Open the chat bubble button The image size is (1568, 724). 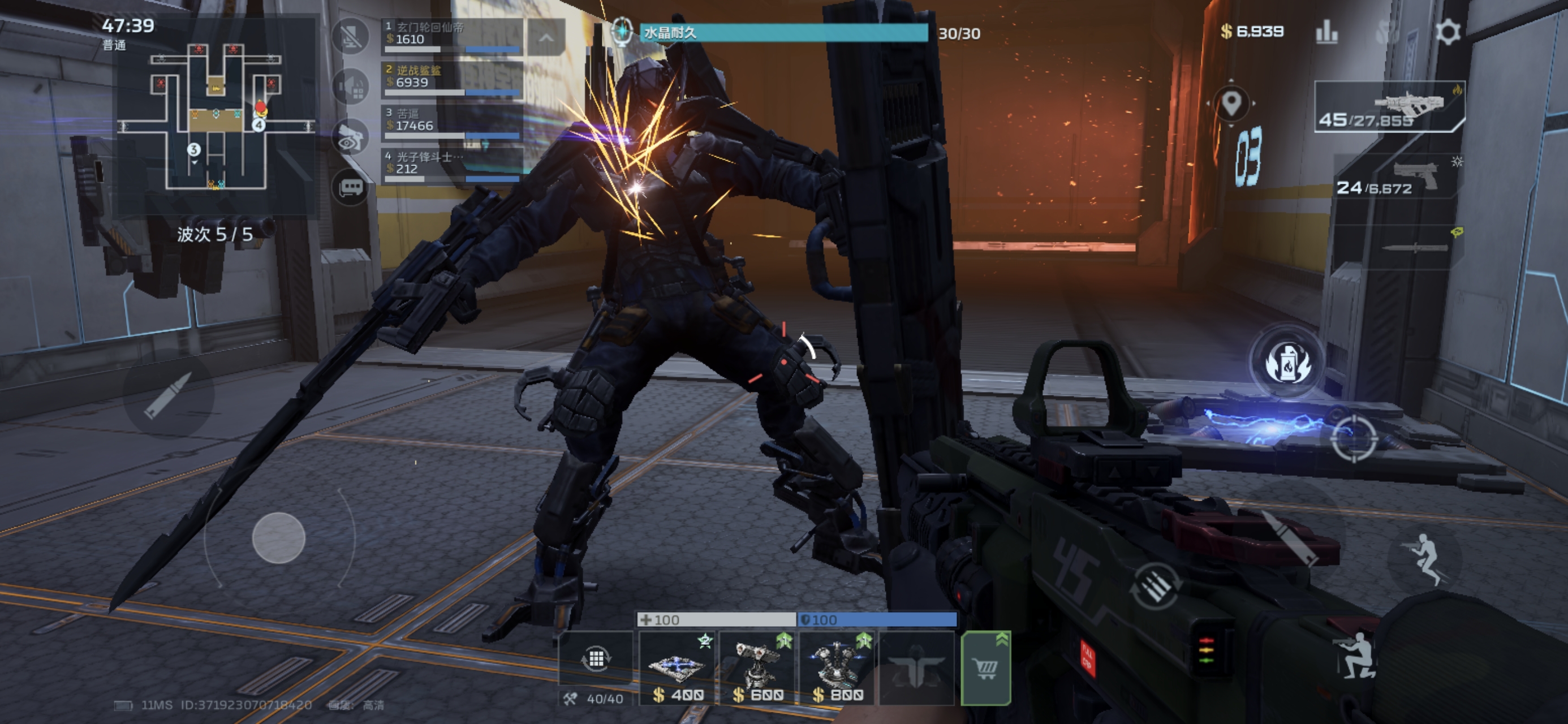point(351,187)
